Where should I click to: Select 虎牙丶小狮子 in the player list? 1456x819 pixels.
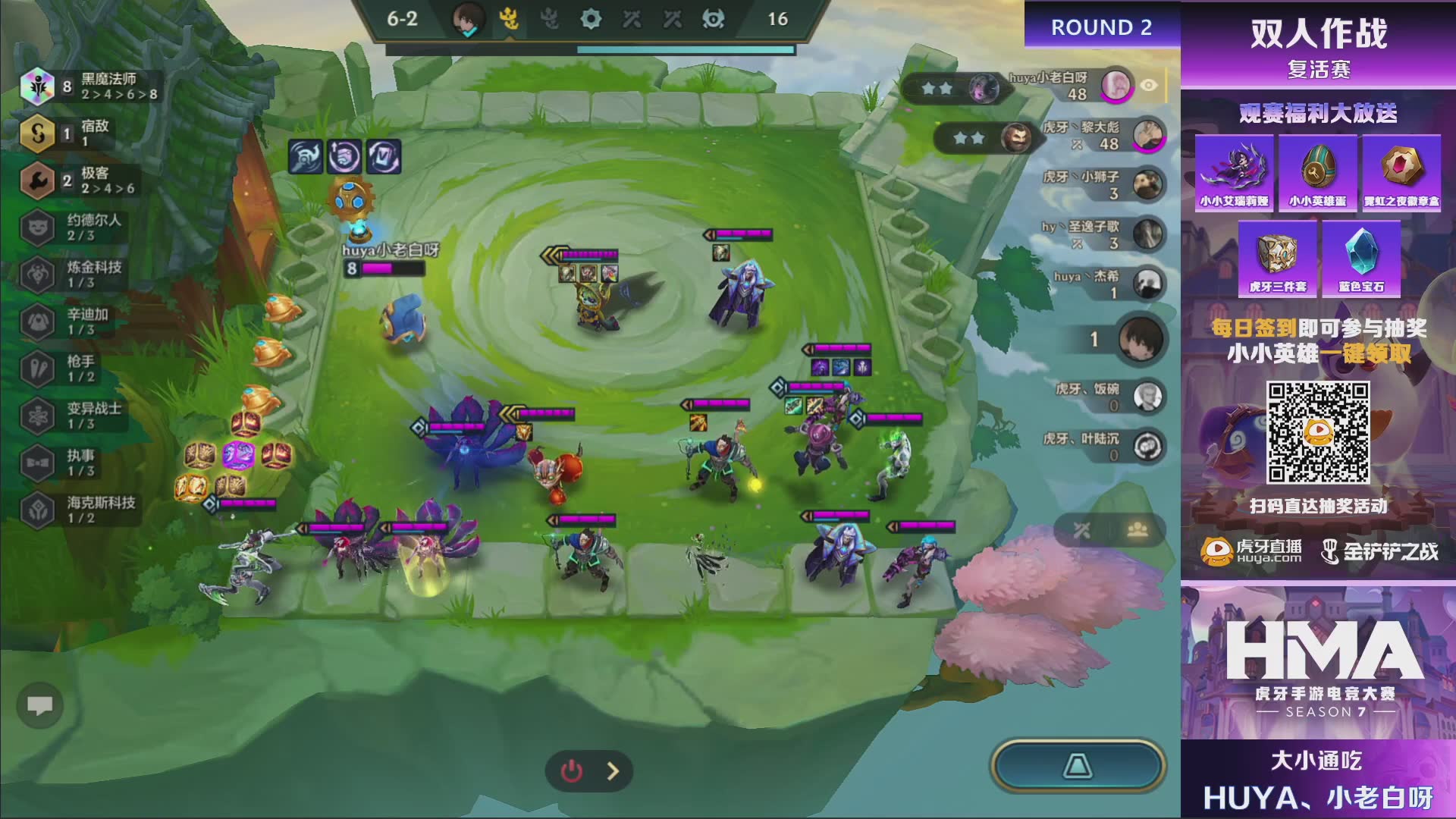click(x=1148, y=185)
